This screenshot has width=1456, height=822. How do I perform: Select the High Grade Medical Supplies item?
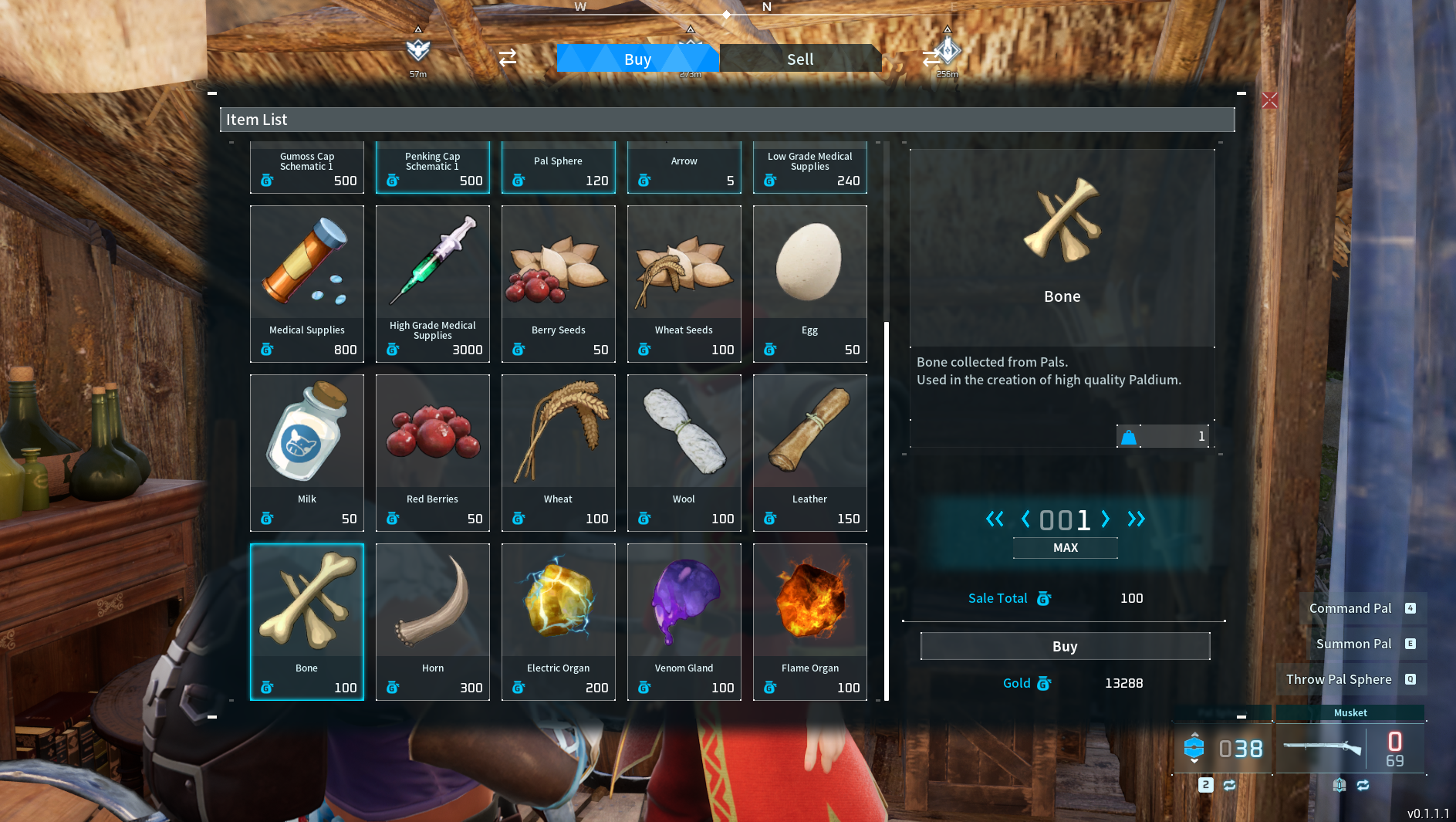pyautogui.click(x=432, y=282)
